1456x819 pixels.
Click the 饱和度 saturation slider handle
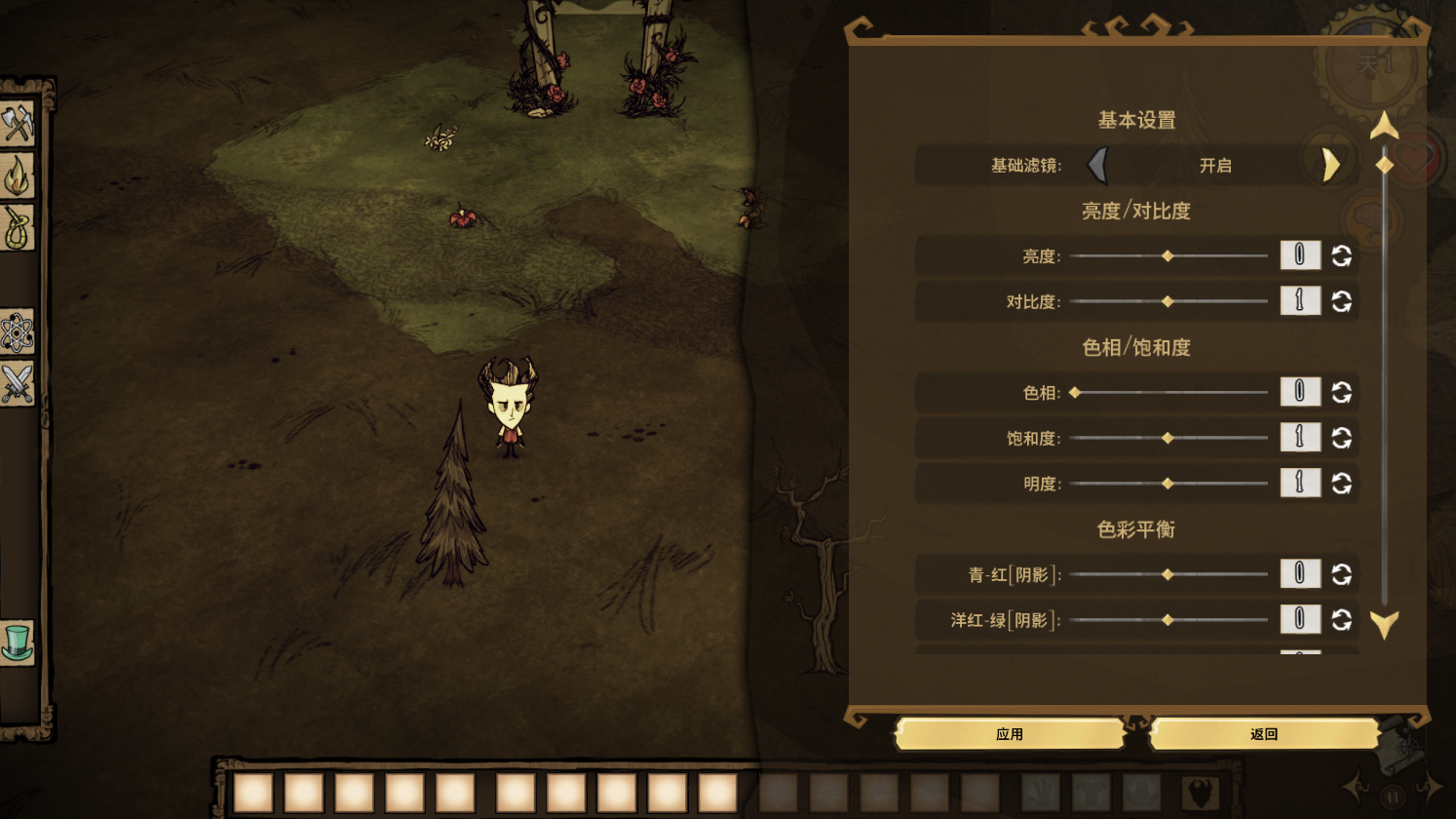1168,438
